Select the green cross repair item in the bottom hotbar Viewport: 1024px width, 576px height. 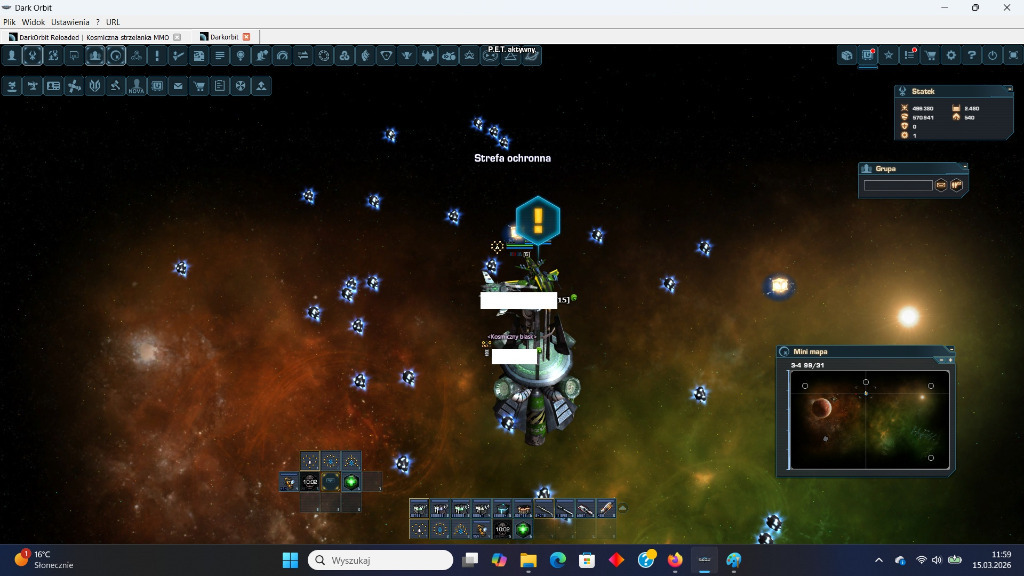[x=523, y=529]
